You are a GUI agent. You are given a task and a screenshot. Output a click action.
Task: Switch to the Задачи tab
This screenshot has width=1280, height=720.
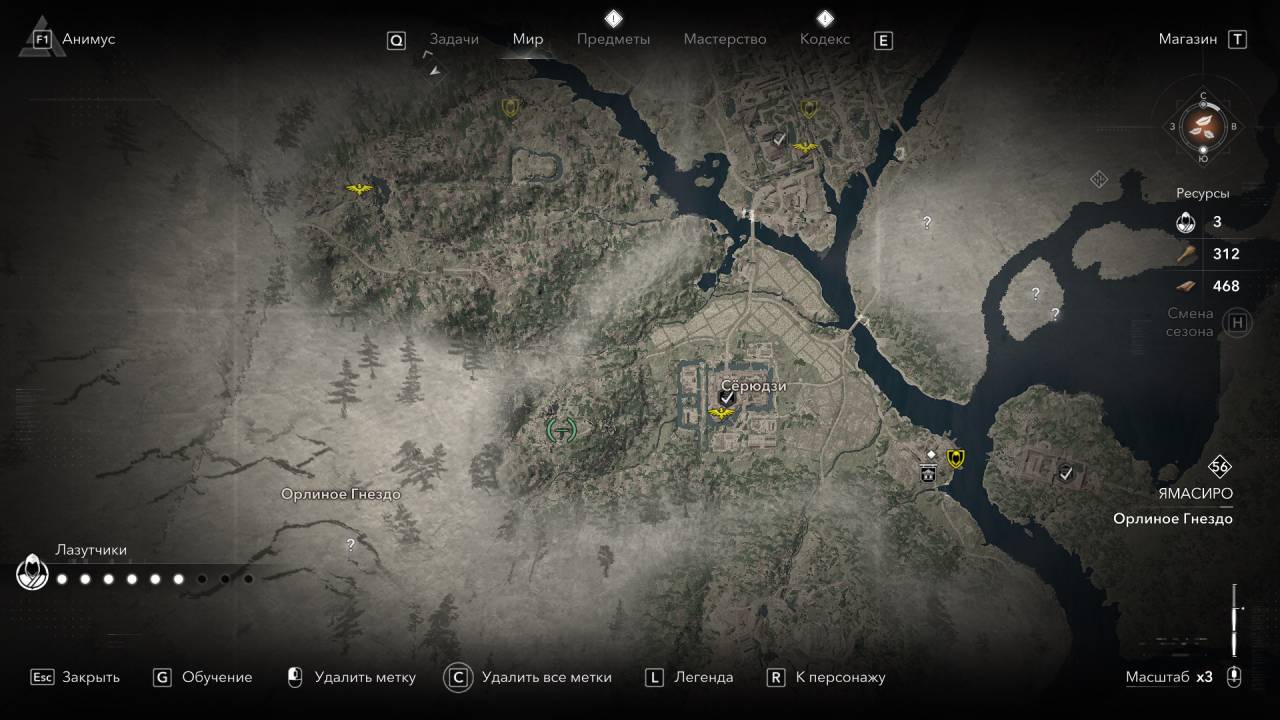coord(454,39)
